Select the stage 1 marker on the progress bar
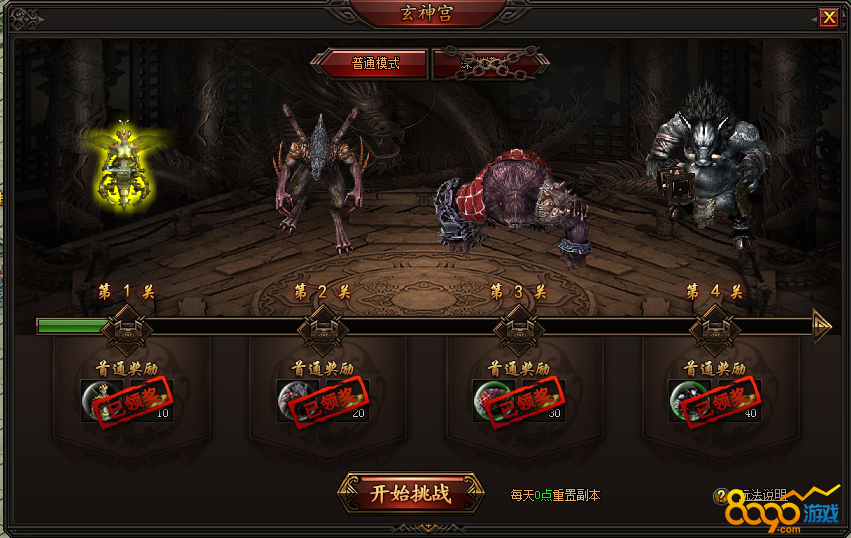The image size is (851, 538). coord(125,325)
